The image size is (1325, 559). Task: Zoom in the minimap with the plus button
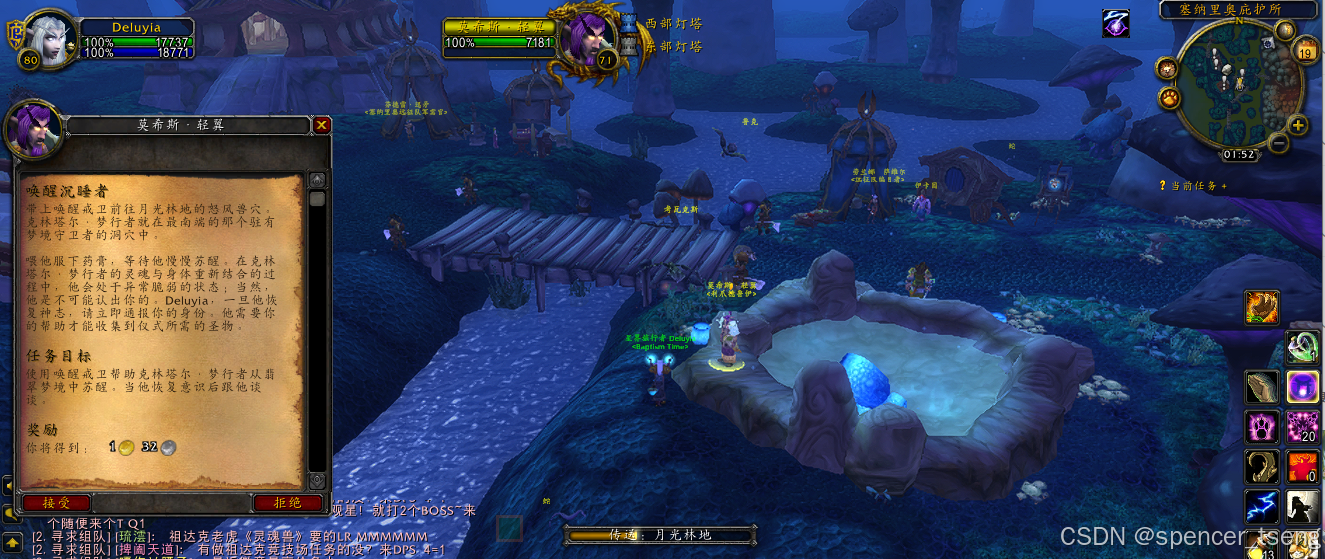point(1298,125)
